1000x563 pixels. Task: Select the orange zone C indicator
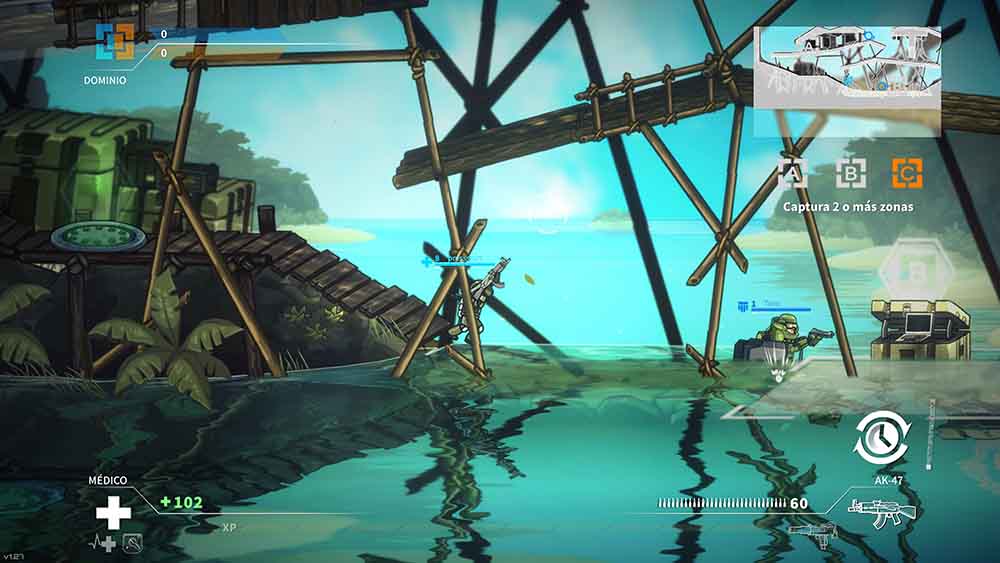(x=907, y=174)
